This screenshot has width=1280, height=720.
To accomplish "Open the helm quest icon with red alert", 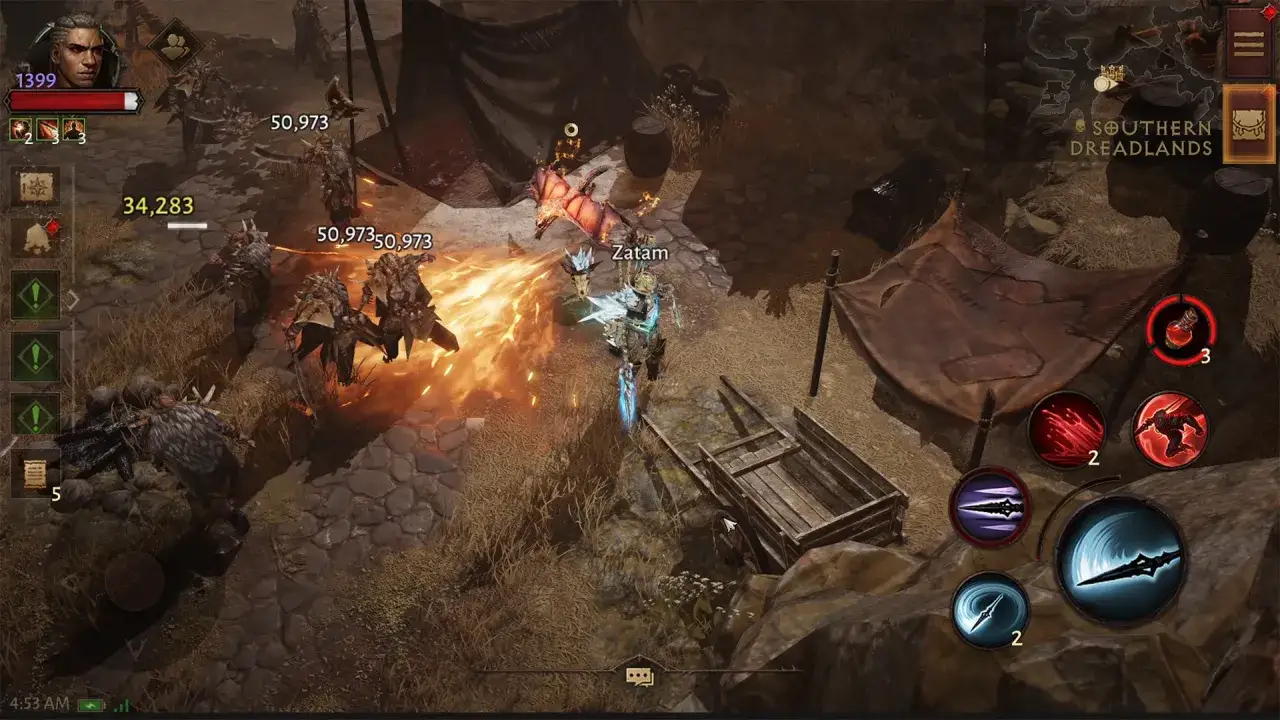I will coord(35,236).
